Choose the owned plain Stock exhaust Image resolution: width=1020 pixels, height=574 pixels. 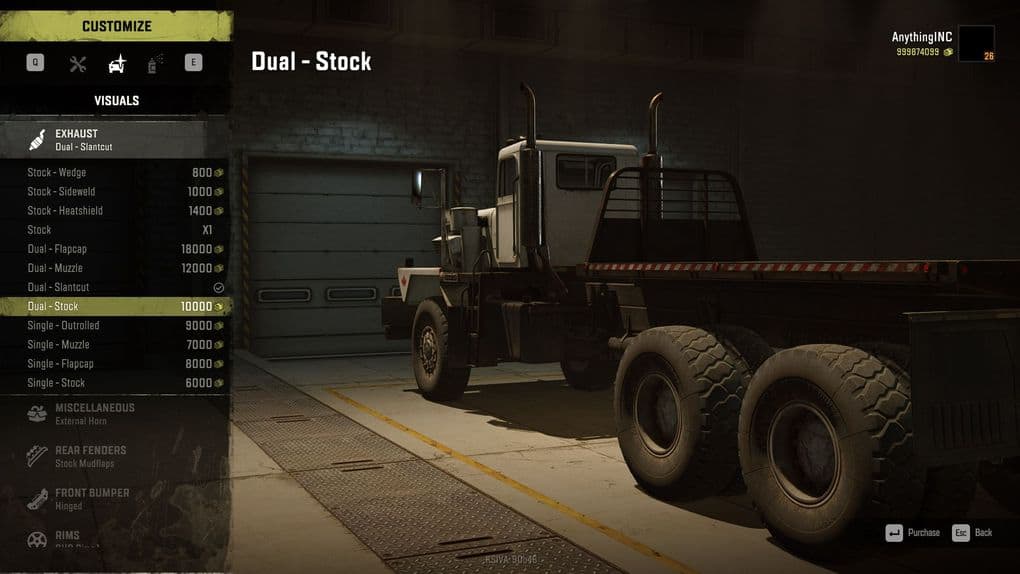[x=116, y=229]
